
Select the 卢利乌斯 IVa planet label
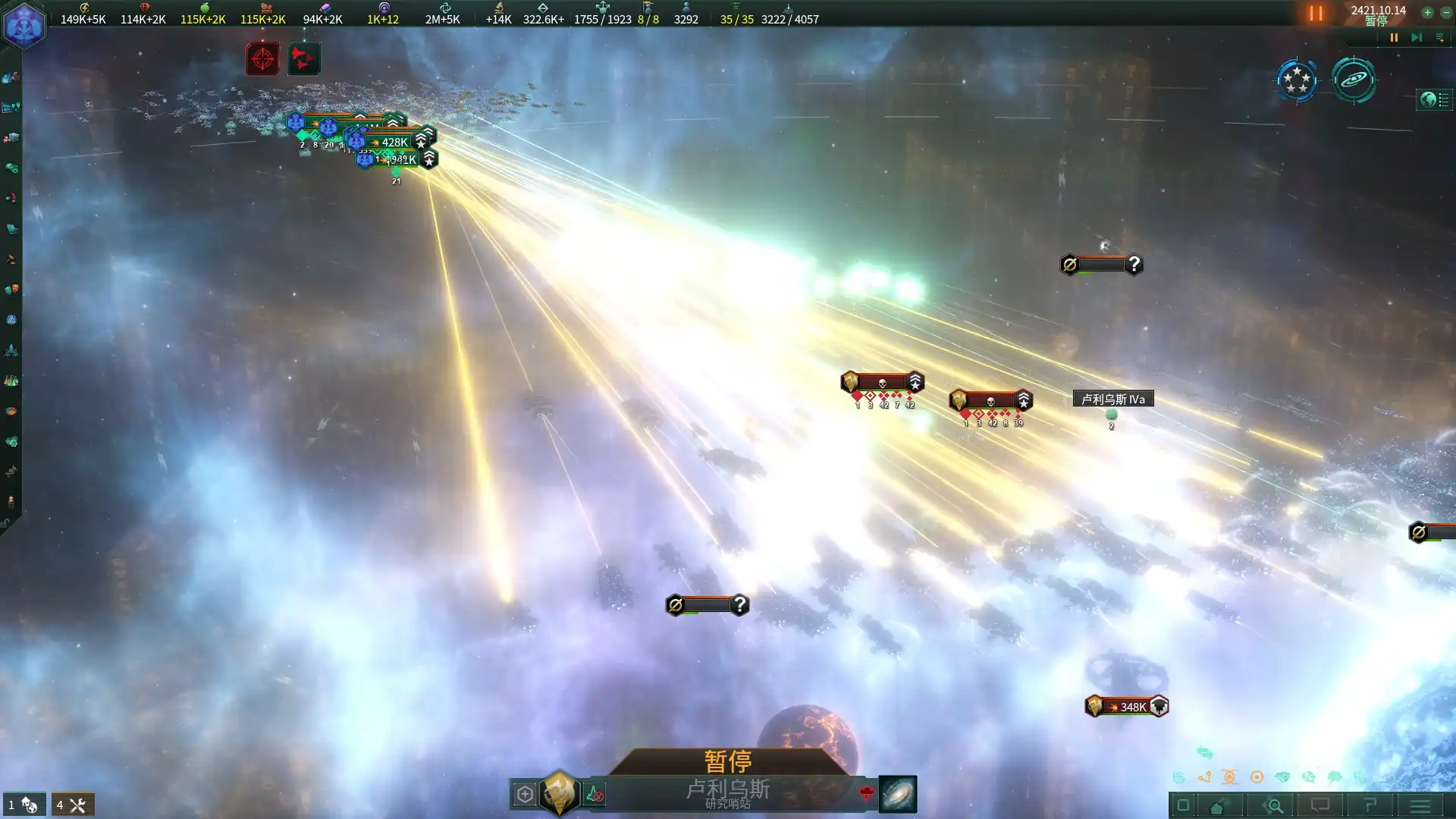pyautogui.click(x=1112, y=399)
